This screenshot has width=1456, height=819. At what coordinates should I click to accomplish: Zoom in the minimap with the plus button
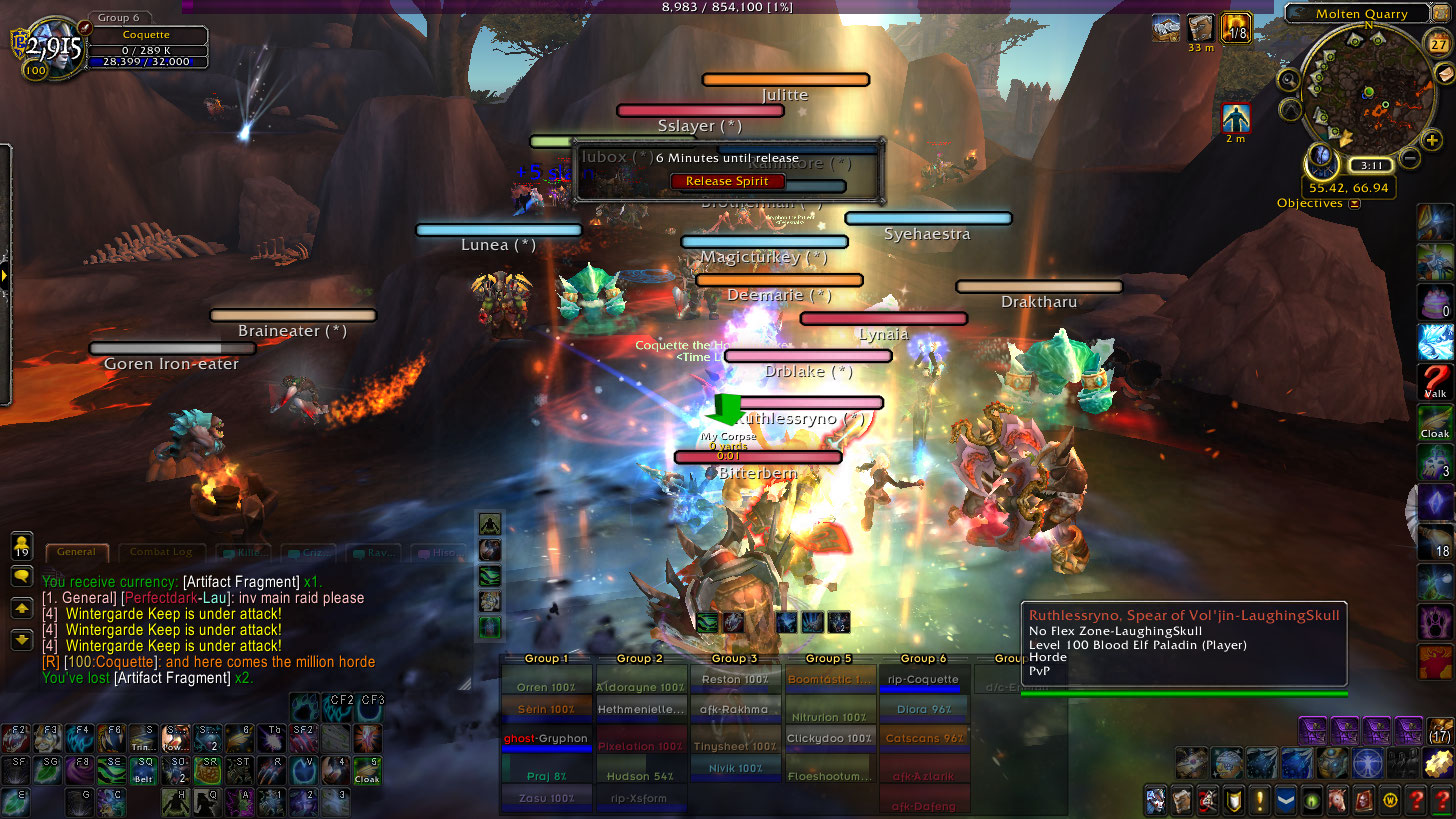pos(1432,140)
